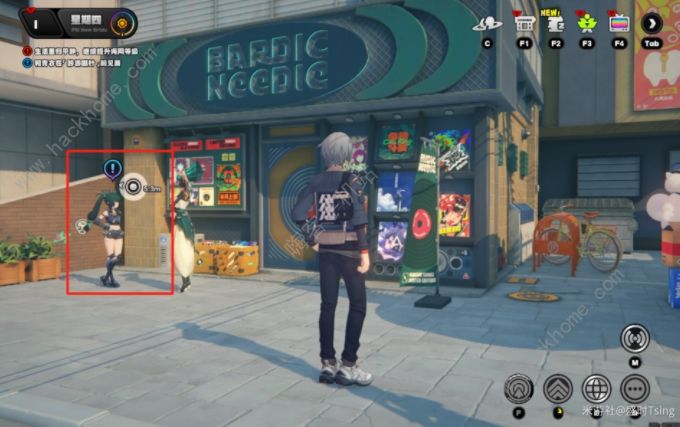Open the three-dots more options button
Viewport: 680px width, 427px height.
(636, 387)
